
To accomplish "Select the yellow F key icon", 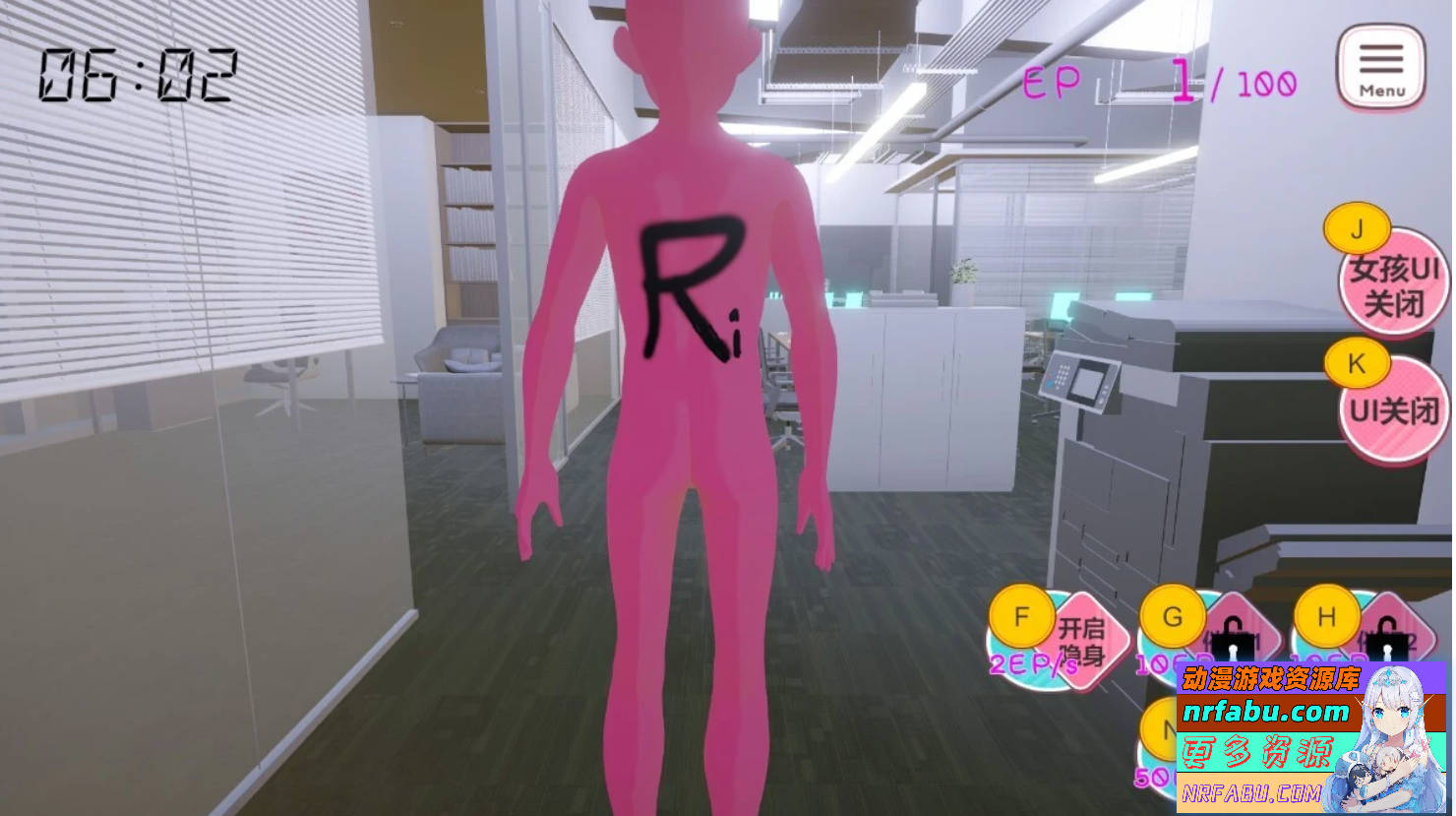I will coord(1020,618).
